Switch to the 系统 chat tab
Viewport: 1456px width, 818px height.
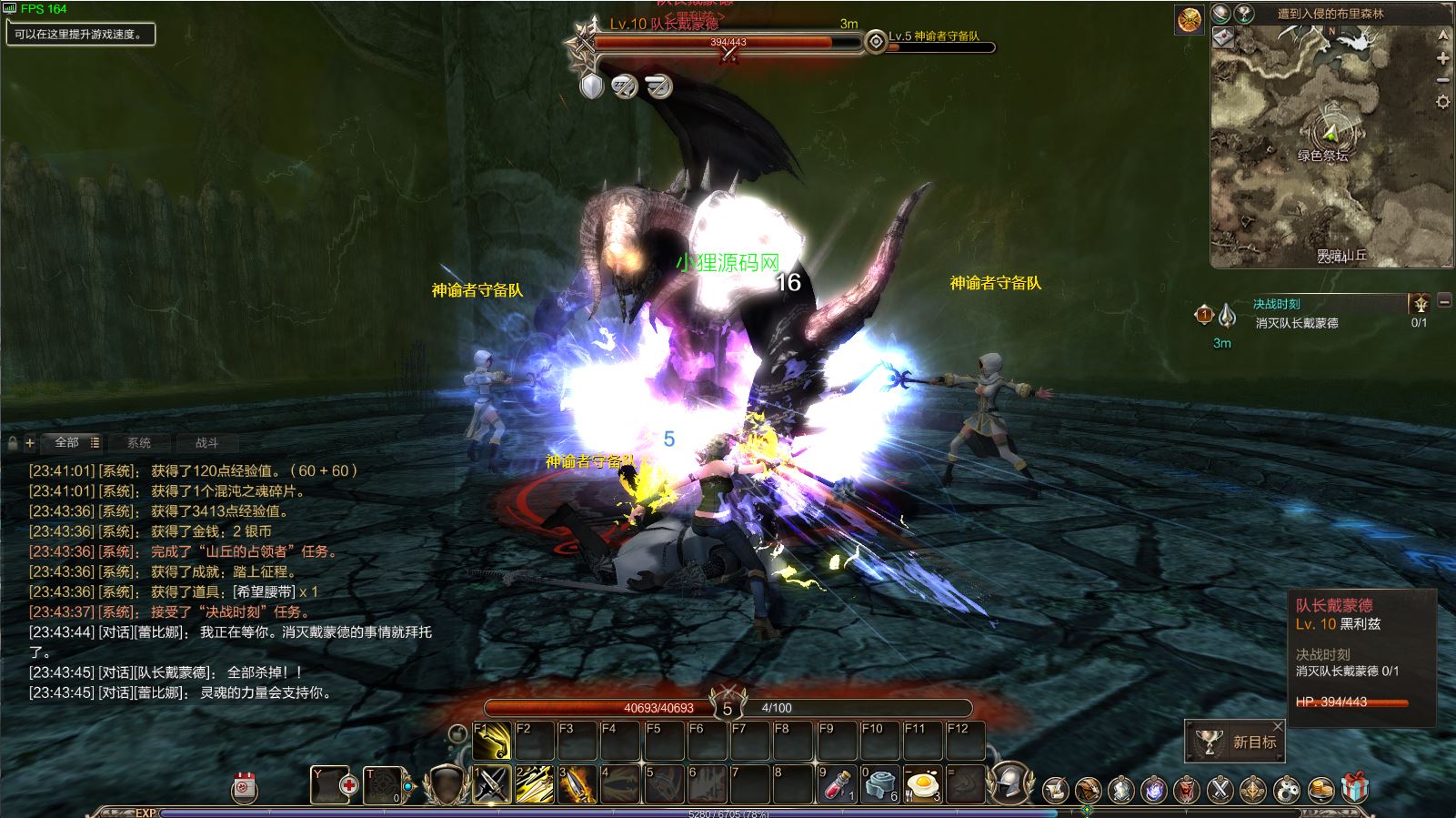tap(139, 443)
